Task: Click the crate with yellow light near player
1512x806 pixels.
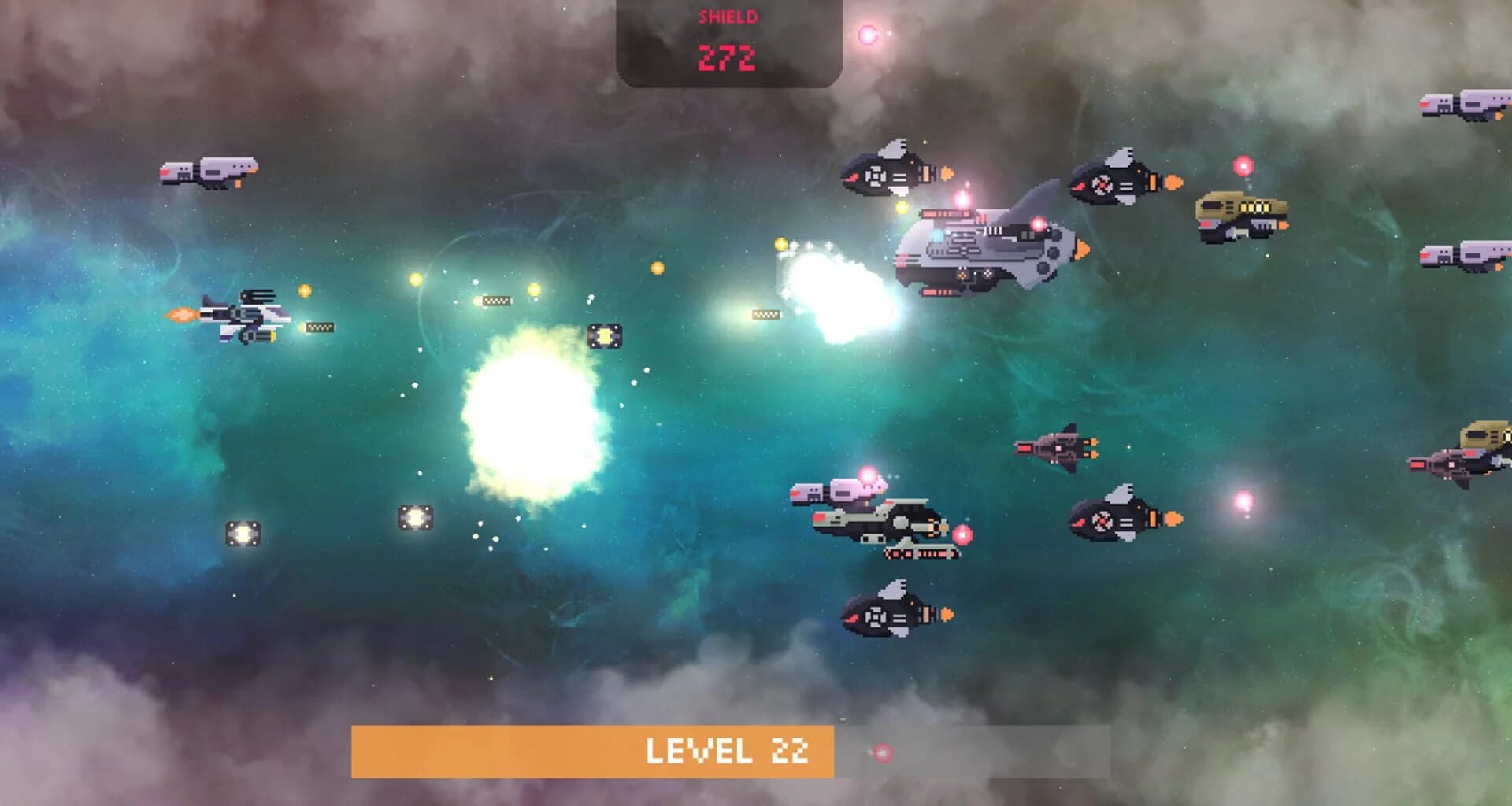Action: [x=606, y=335]
